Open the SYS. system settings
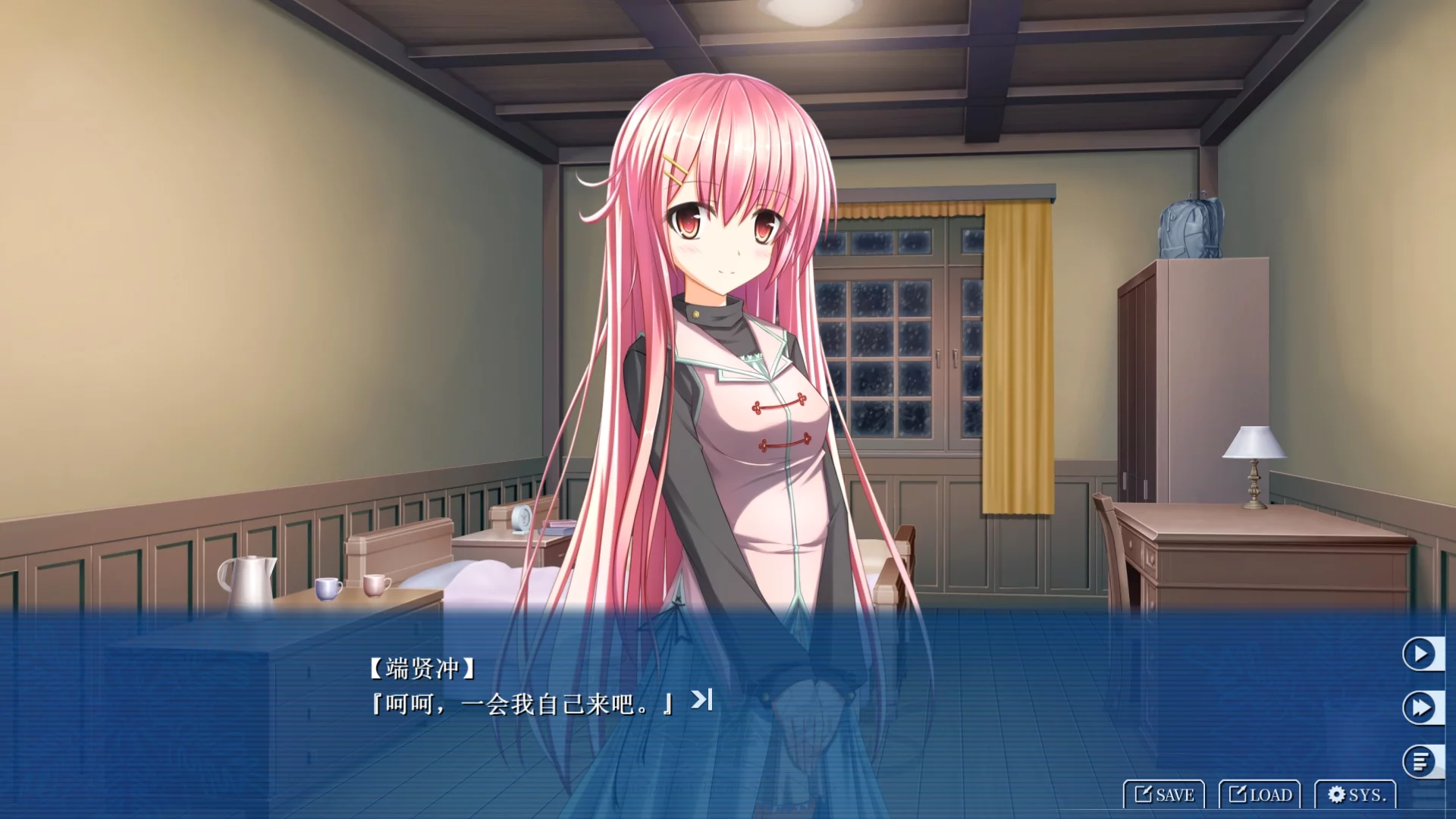Screen dimensions: 1456x819 1356,794
